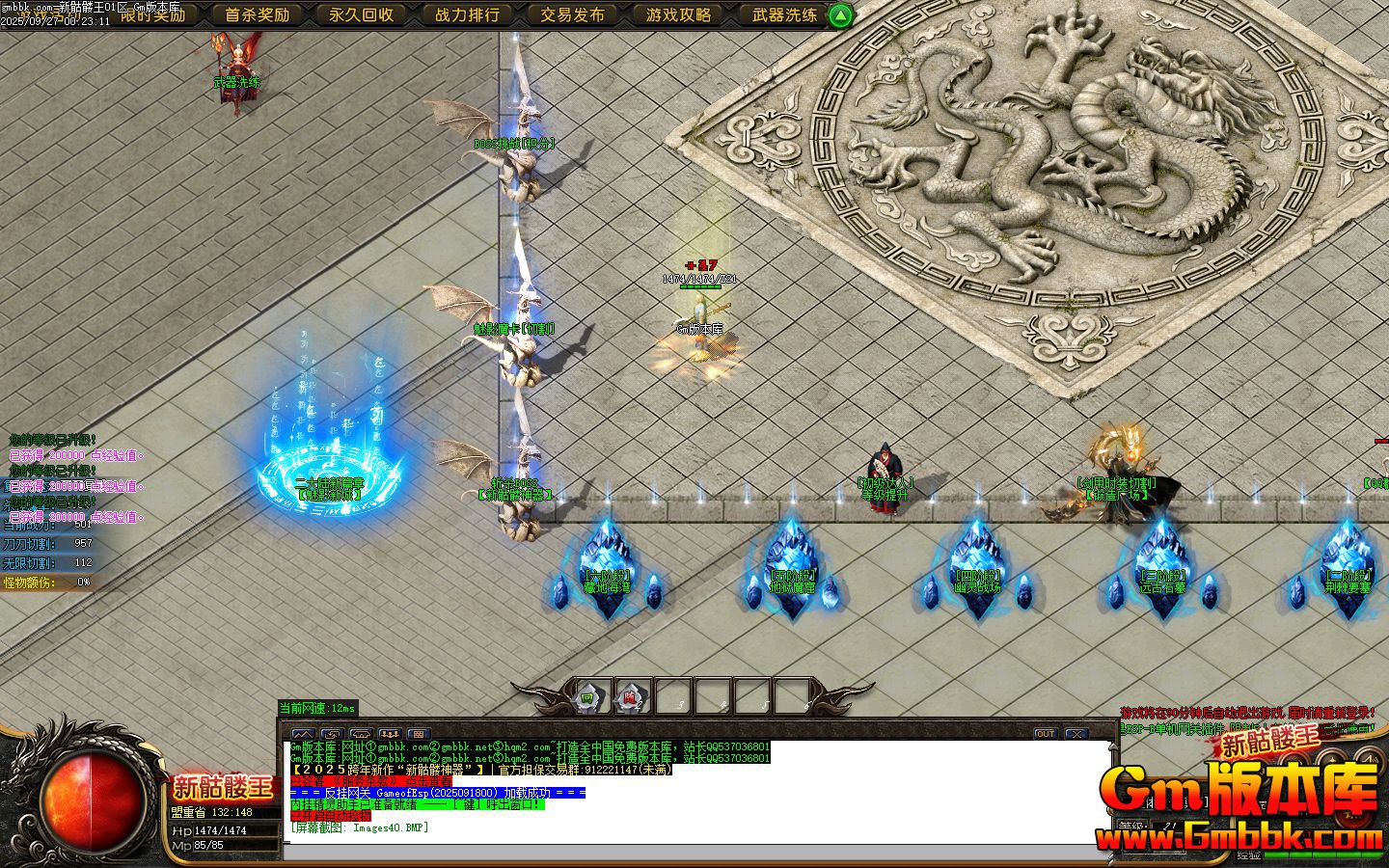
Task: Click the 回 recall scroll skill slot
Action: [587, 696]
